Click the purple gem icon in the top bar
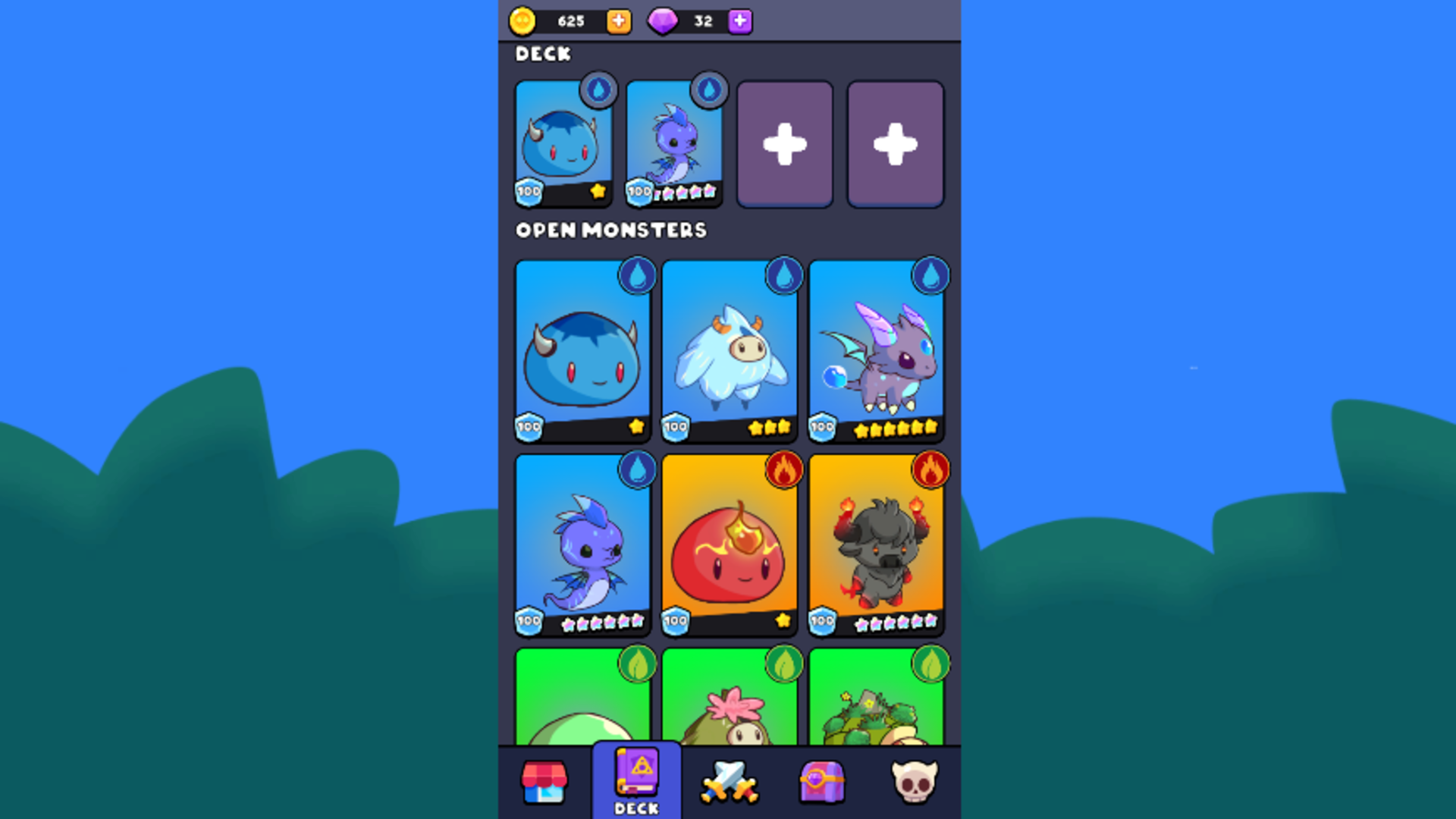The height and width of the screenshot is (819, 1456). 664,20
